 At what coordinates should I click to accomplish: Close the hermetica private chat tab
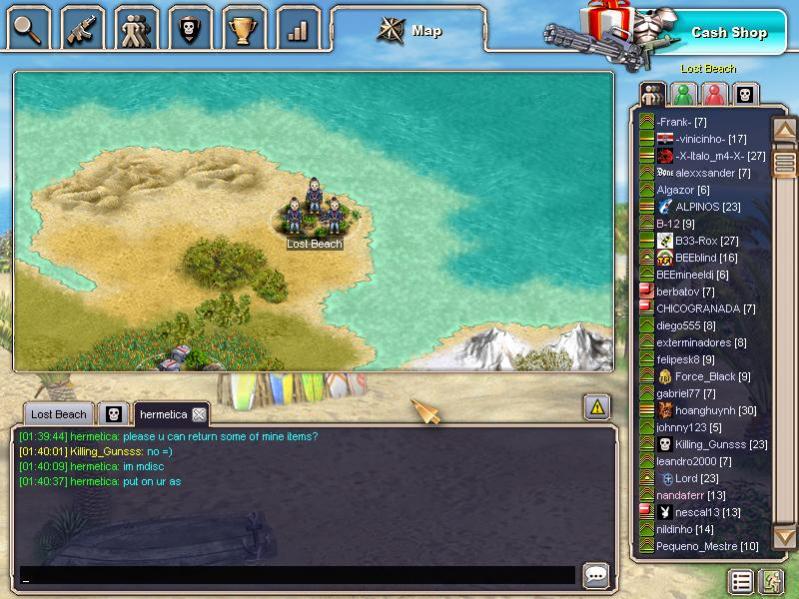pos(199,414)
